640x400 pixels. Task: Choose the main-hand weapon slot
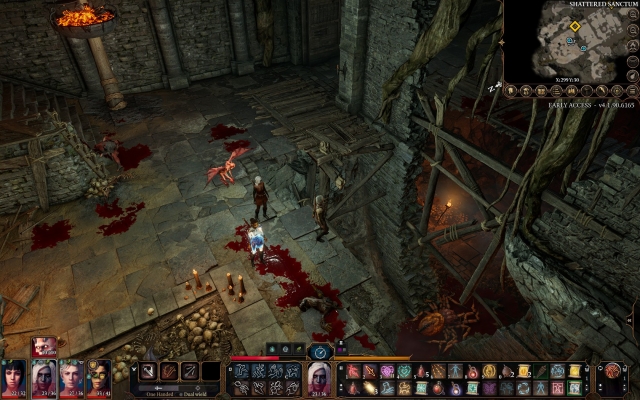147,371
